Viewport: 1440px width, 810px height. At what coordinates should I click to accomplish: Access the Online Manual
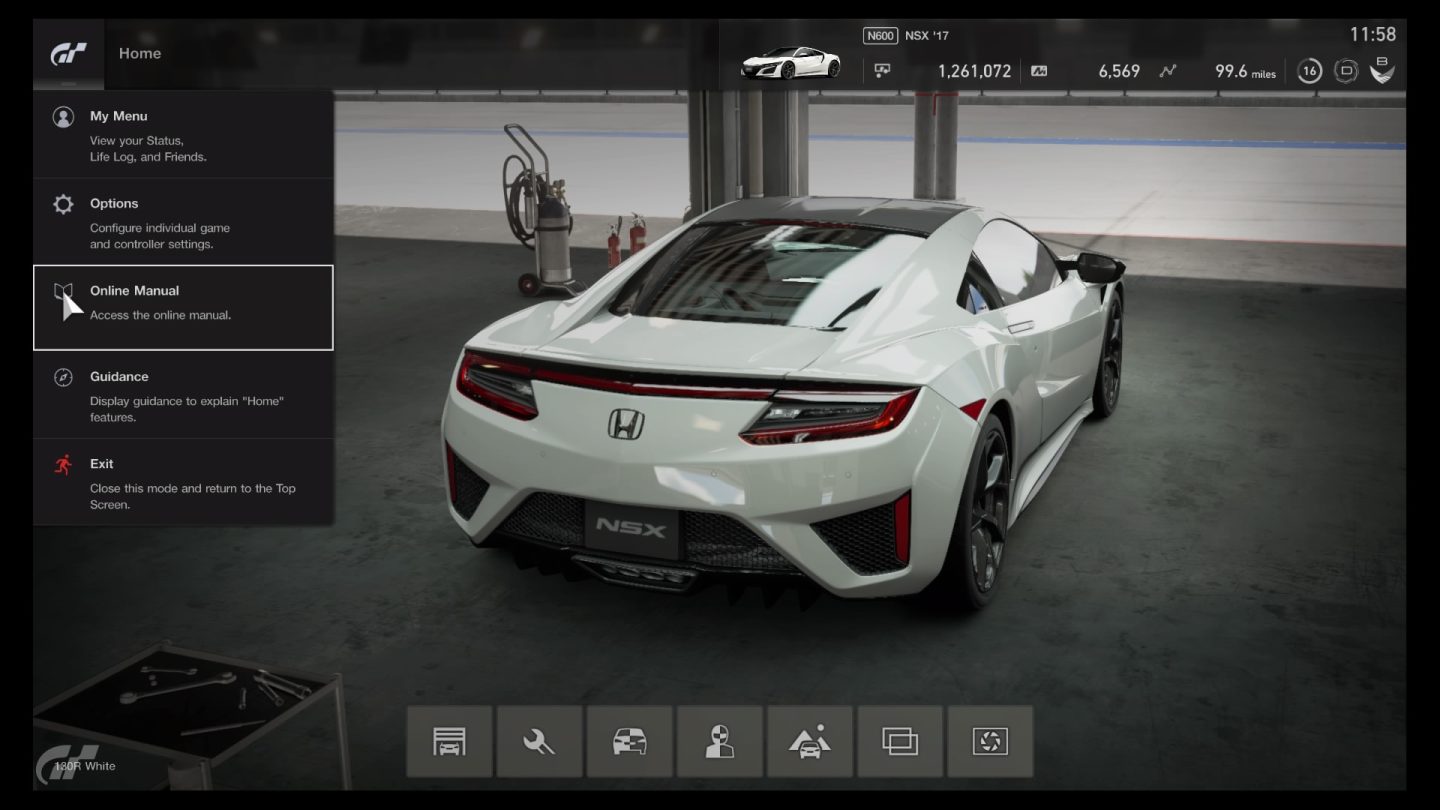(133, 291)
